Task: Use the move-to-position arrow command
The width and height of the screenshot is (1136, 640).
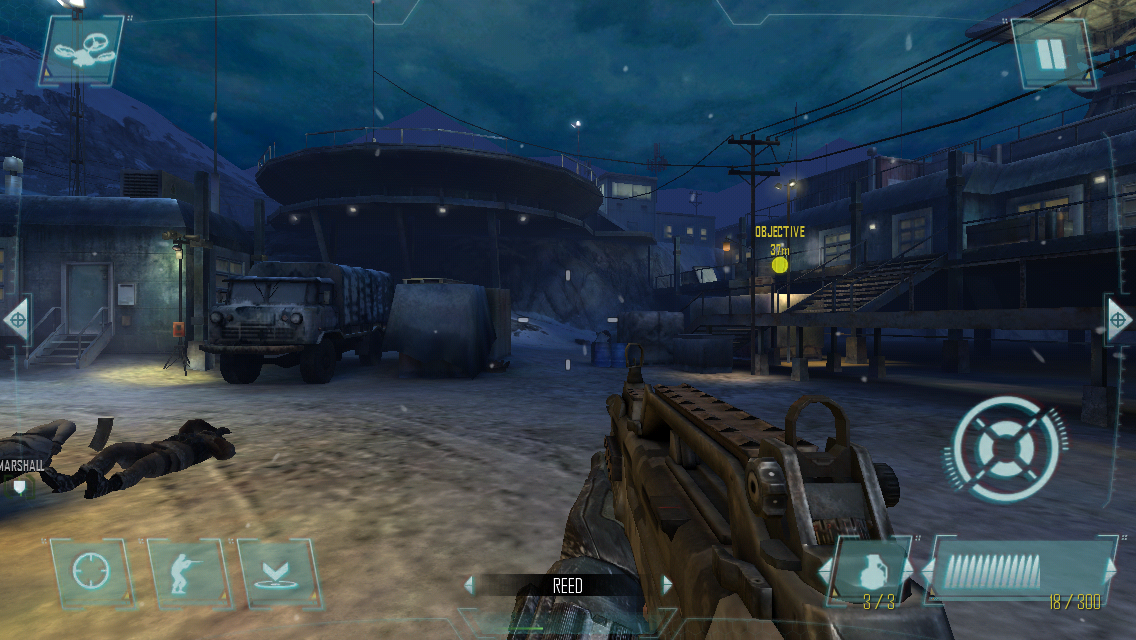Action: pos(278,575)
